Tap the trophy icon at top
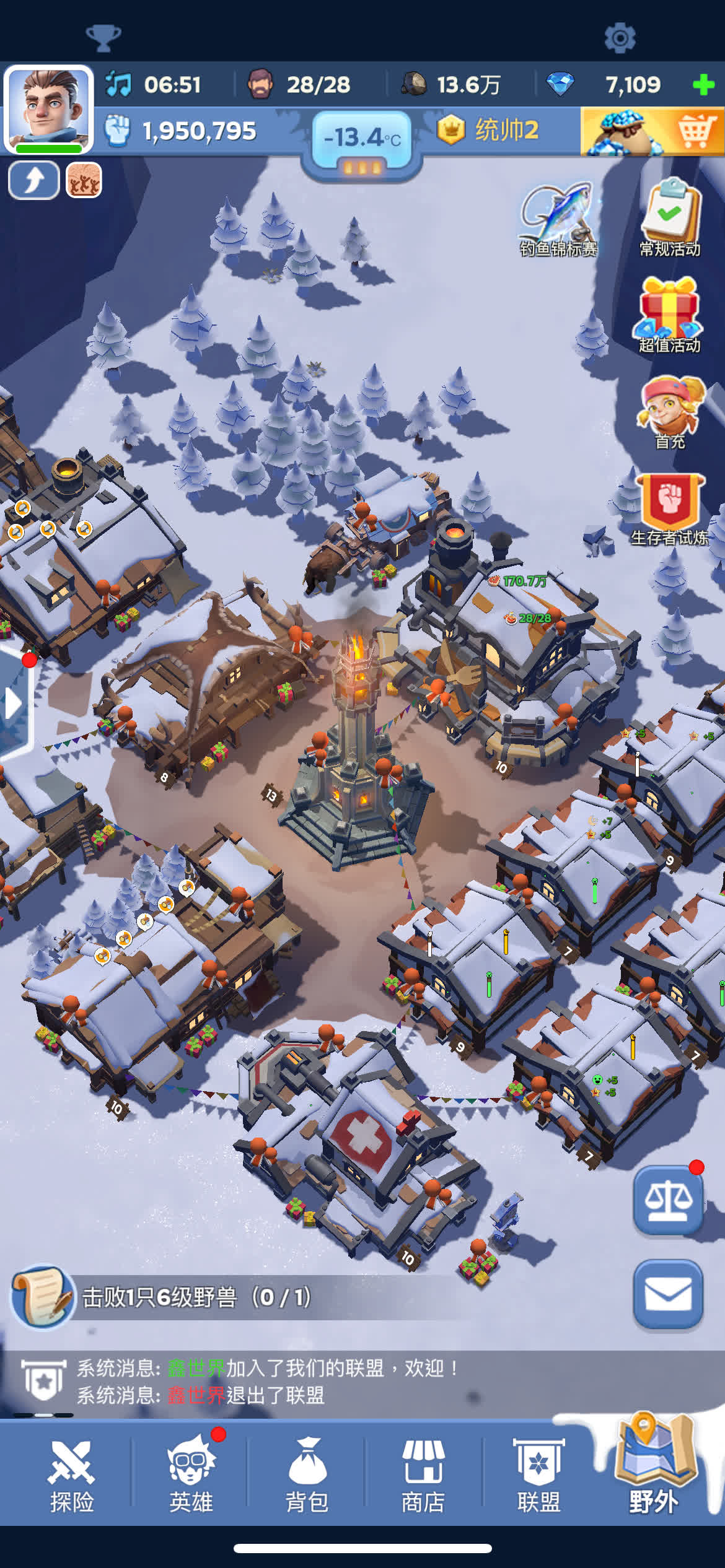Screen dimensions: 725x1568 pos(103,38)
